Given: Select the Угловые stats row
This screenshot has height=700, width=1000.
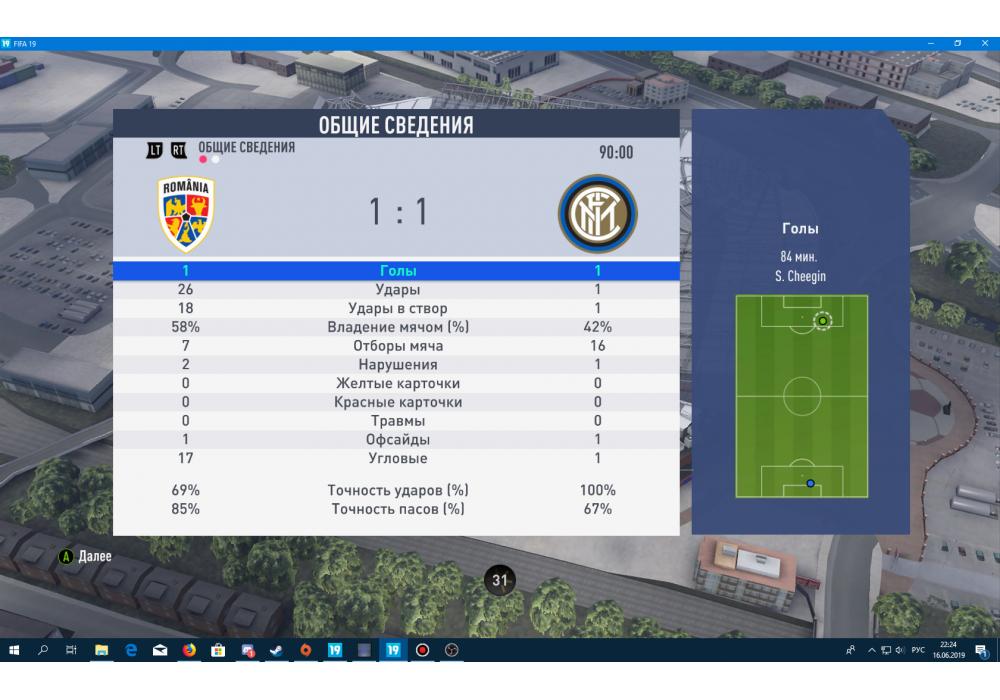Looking at the screenshot, I should click(398, 458).
